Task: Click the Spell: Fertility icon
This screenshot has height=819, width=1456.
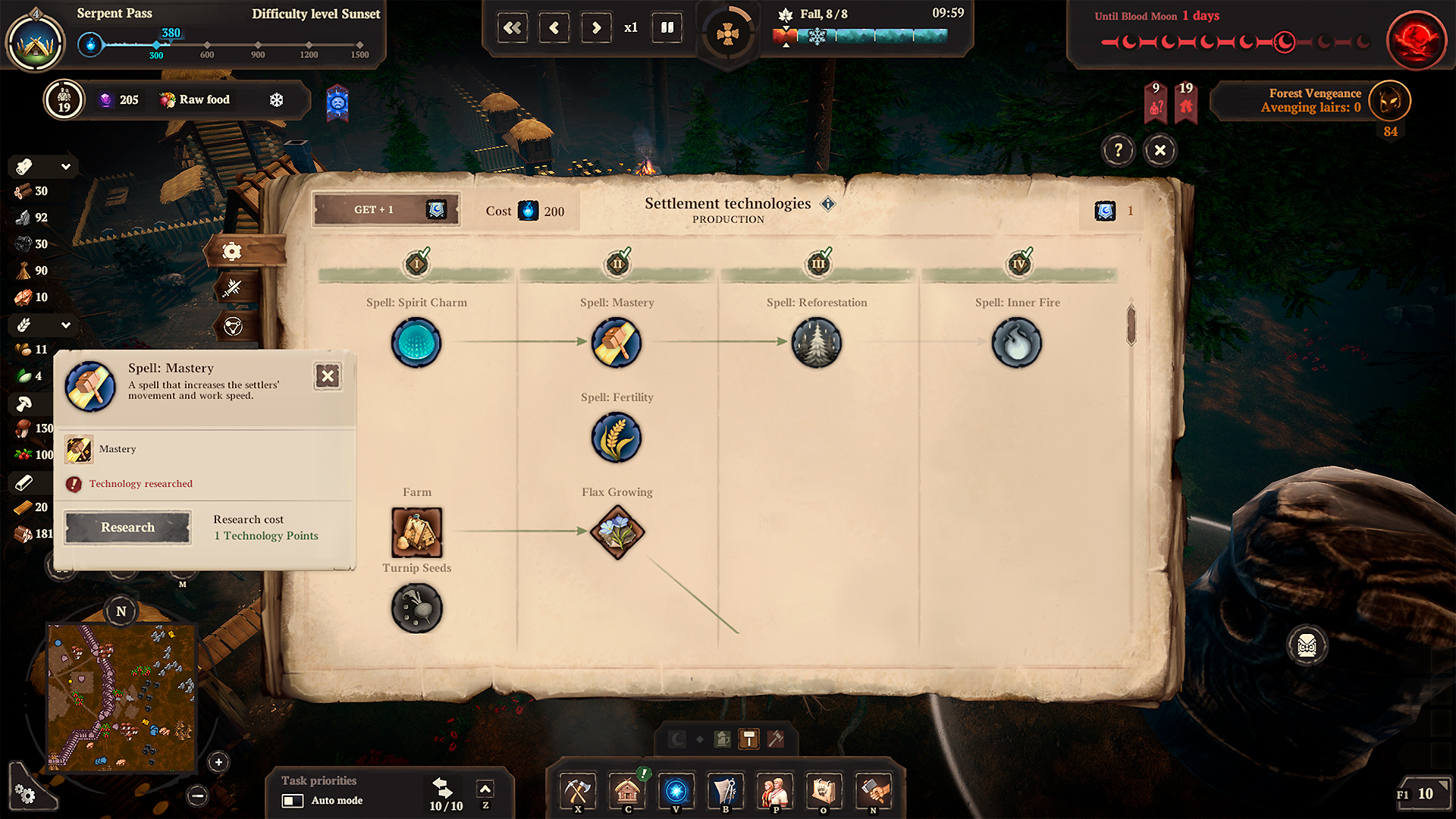Action: click(x=617, y=438)
